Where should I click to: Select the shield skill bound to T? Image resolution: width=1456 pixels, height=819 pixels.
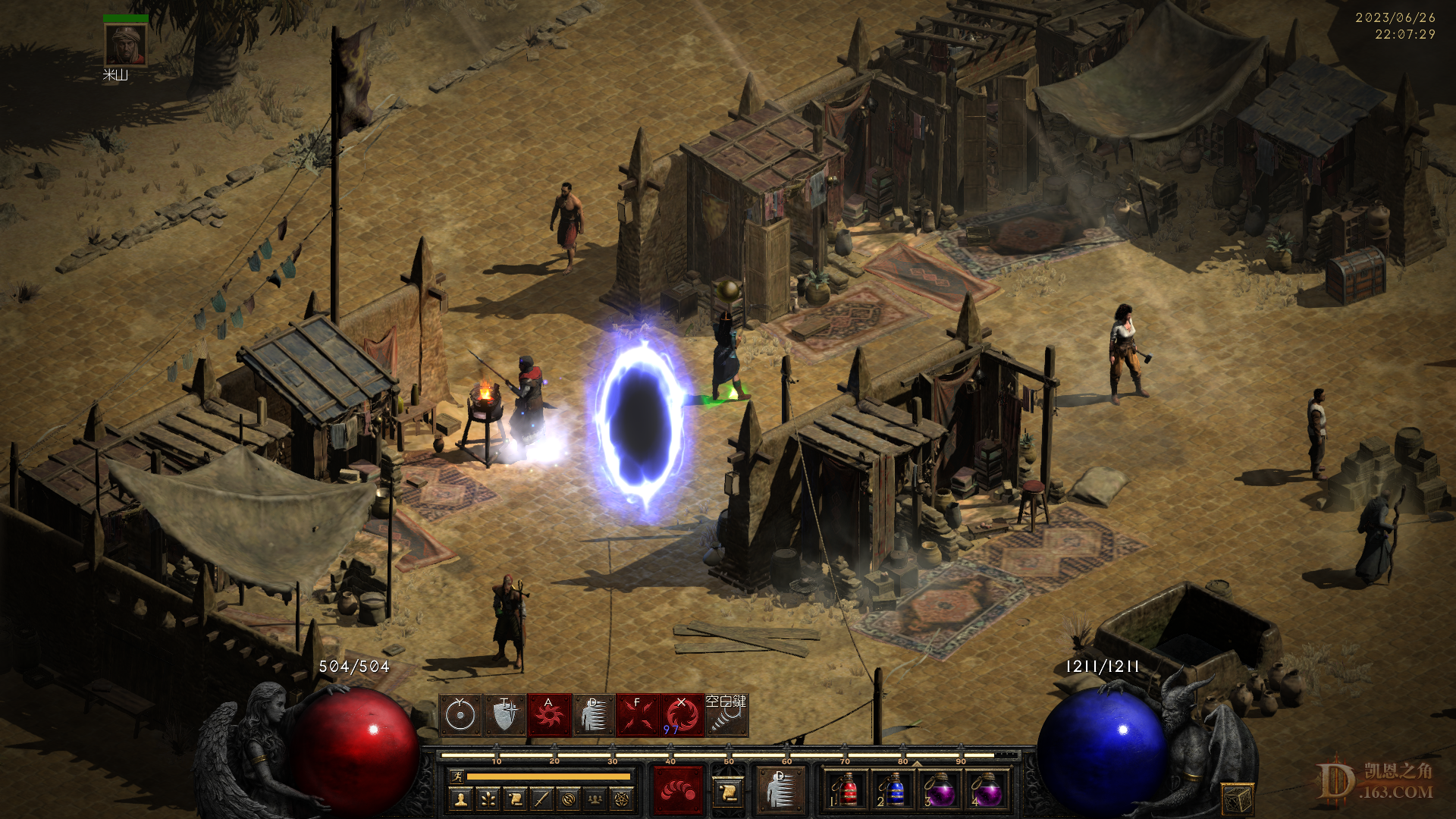point(505,715)
